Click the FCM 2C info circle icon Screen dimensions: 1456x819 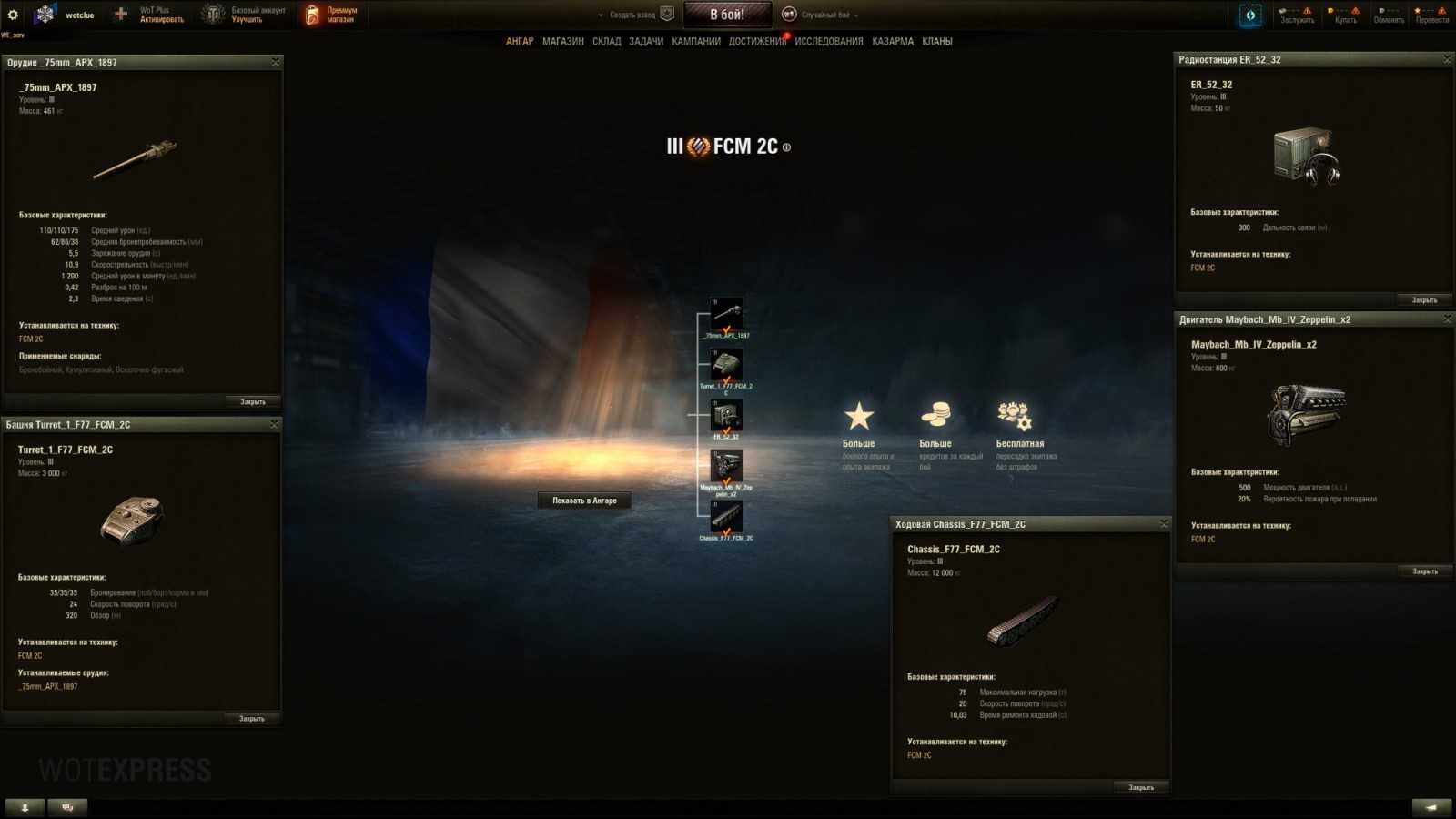[x=786, y=147]
